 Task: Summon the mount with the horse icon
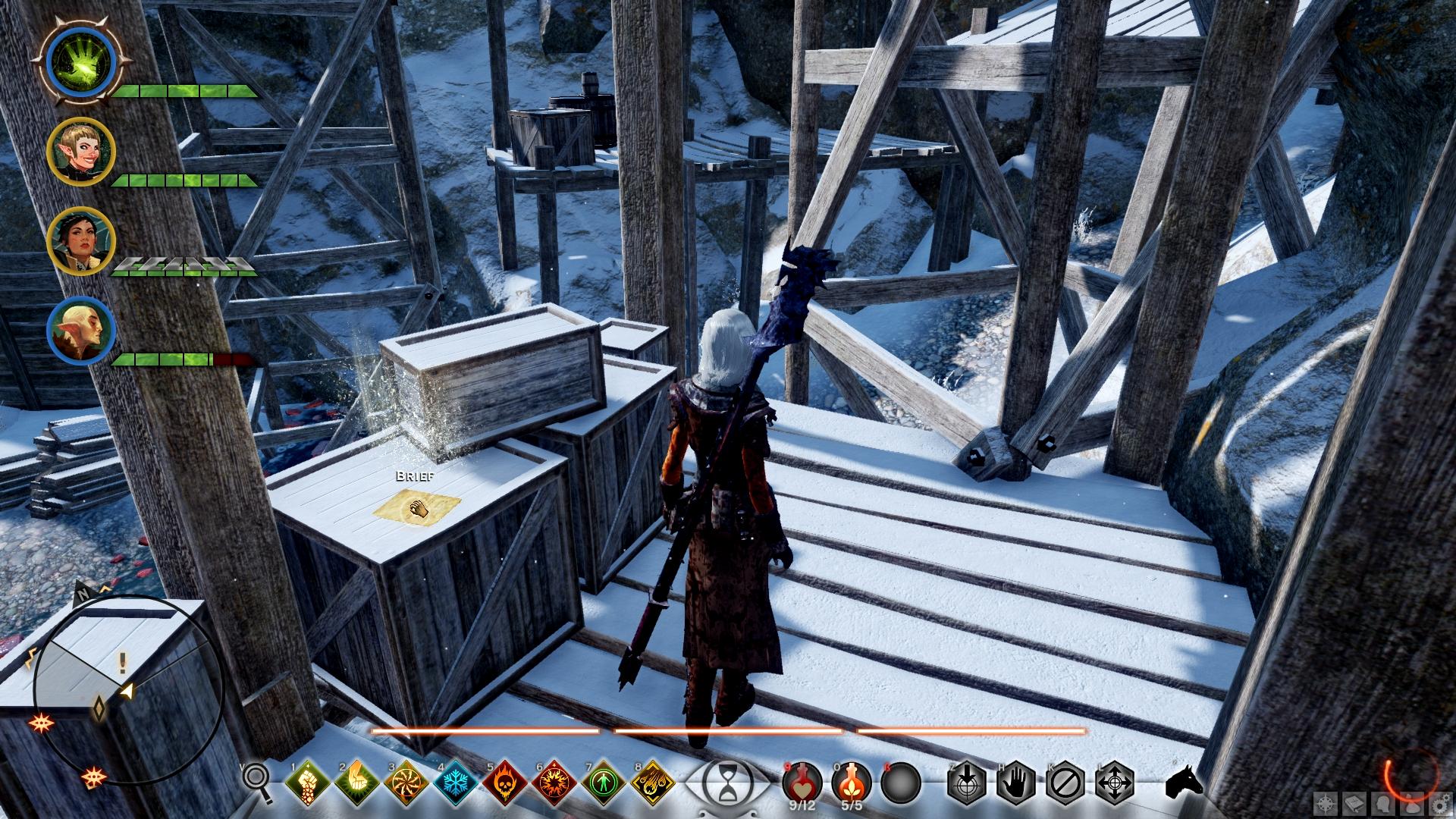(x=1183, y=782)
